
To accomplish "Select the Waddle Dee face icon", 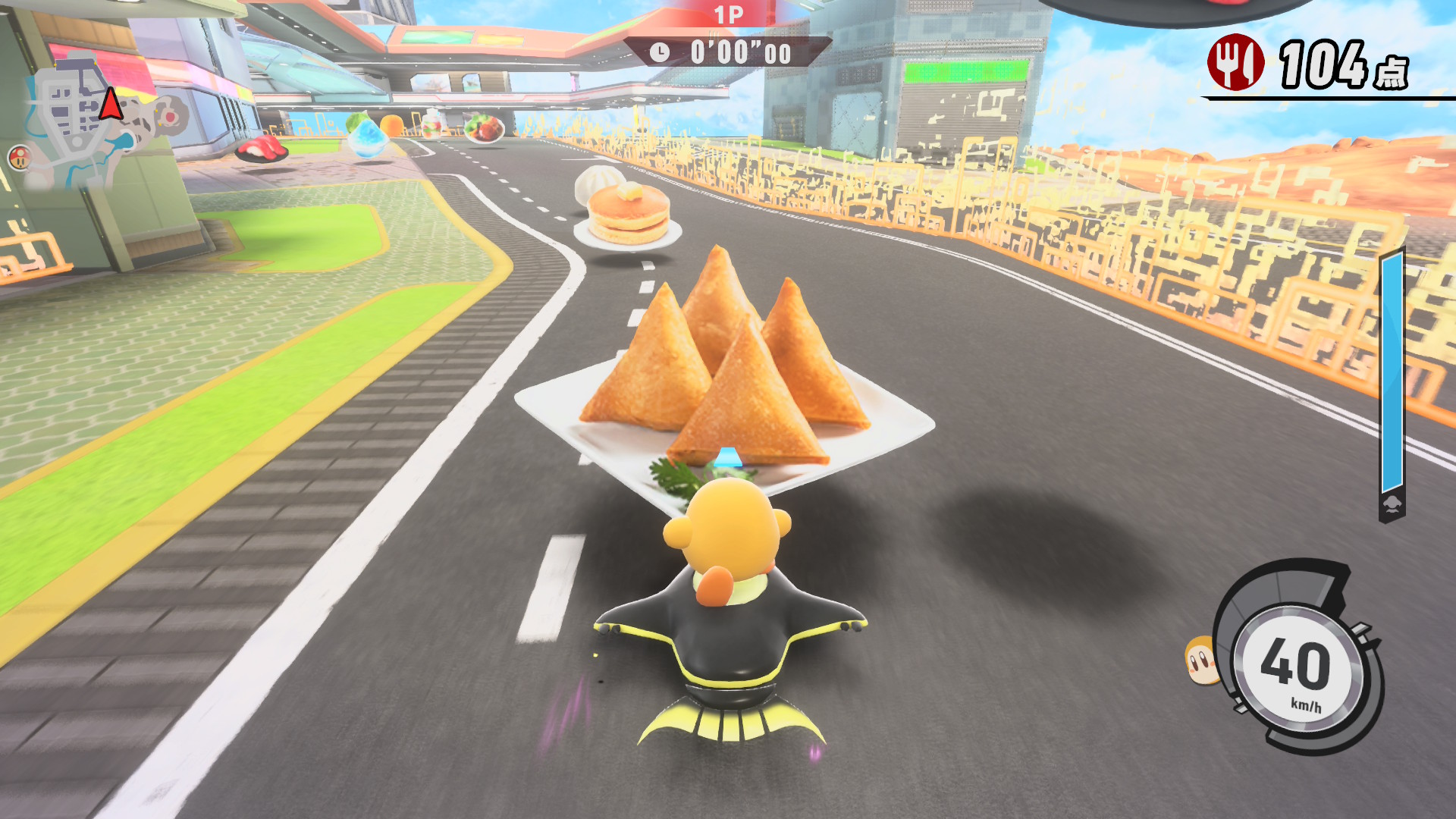I will tap(1200, 661).
